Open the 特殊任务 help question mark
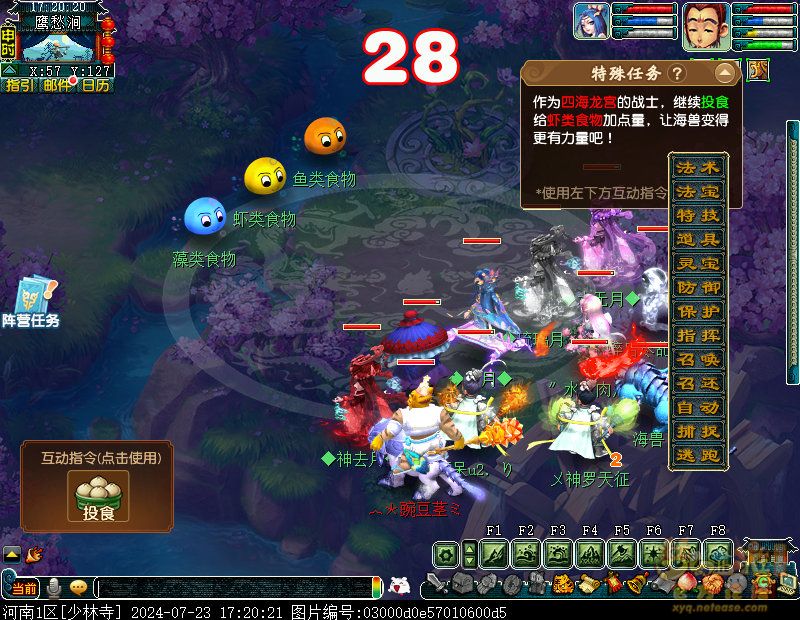The width and height of the screenshot is (800, 620). coord(677,74)
